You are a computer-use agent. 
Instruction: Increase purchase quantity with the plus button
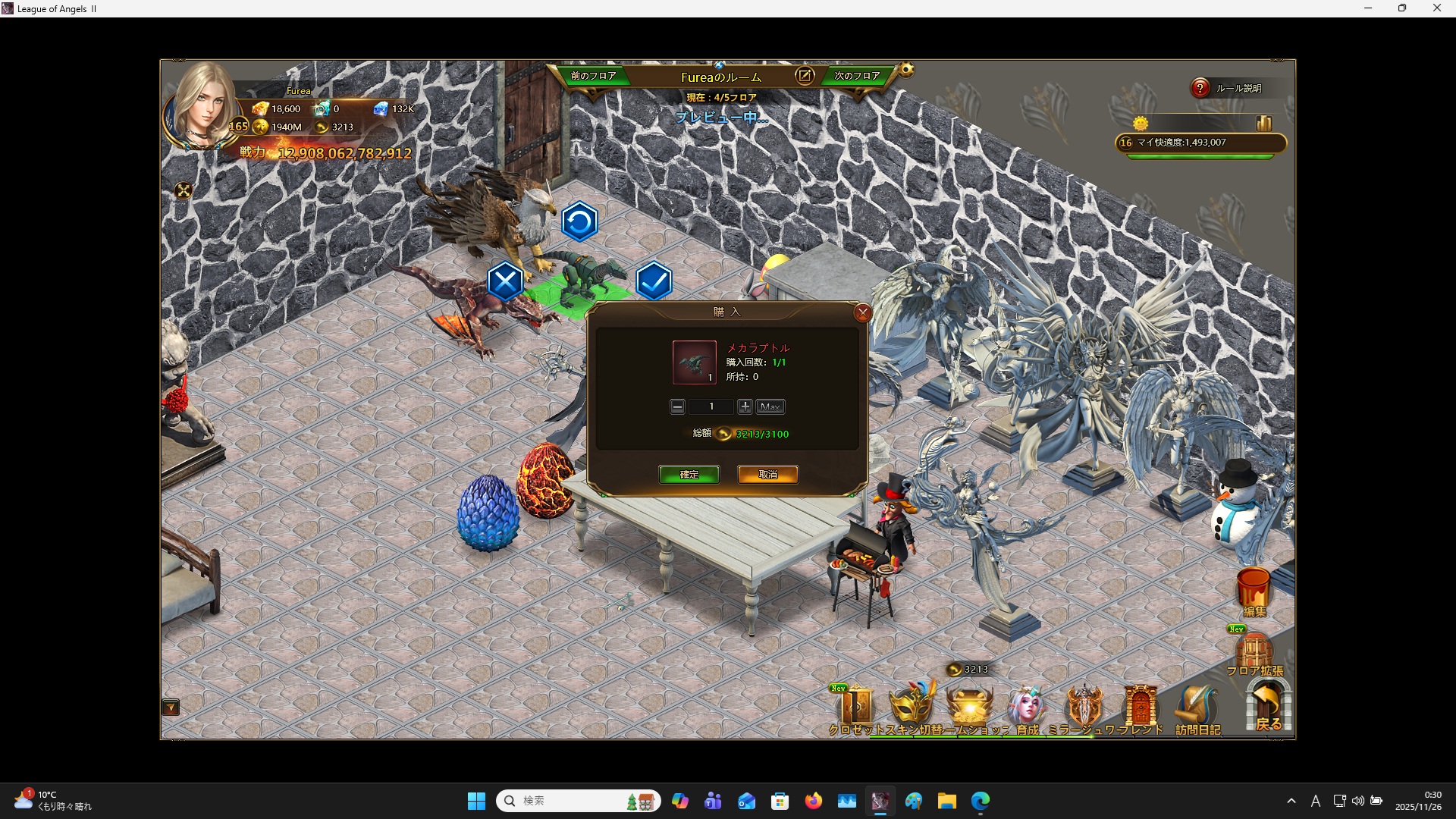(x=745, y=407)
